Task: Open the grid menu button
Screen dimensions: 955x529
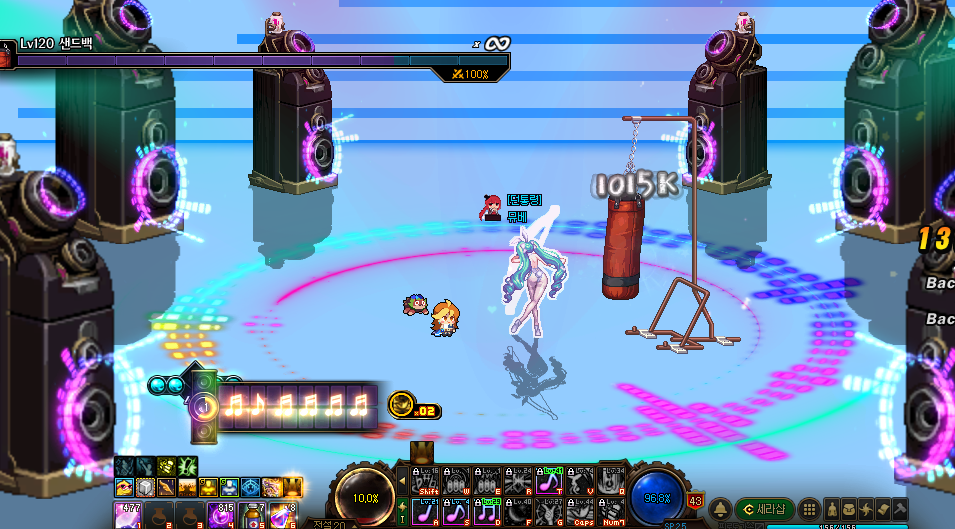Action: pyautogui.click(x=810, y=510)
